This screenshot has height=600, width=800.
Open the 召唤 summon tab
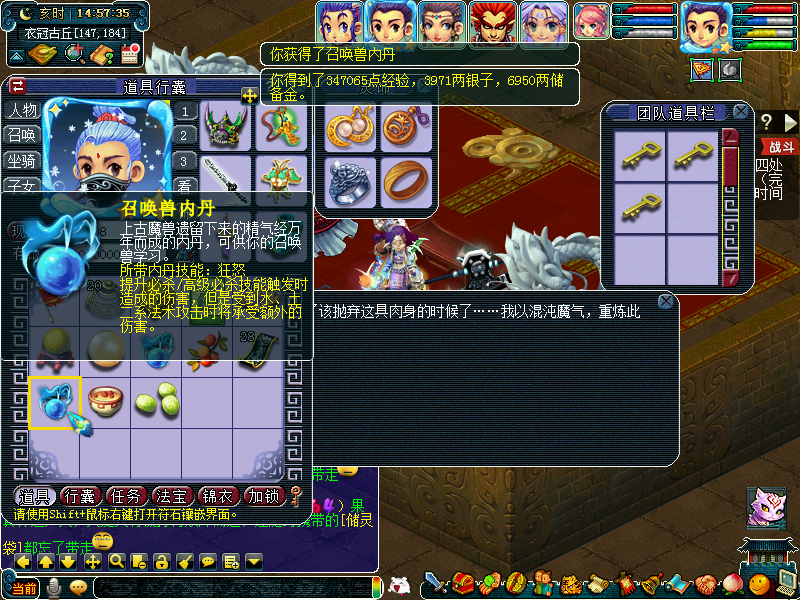click(21, 135)
